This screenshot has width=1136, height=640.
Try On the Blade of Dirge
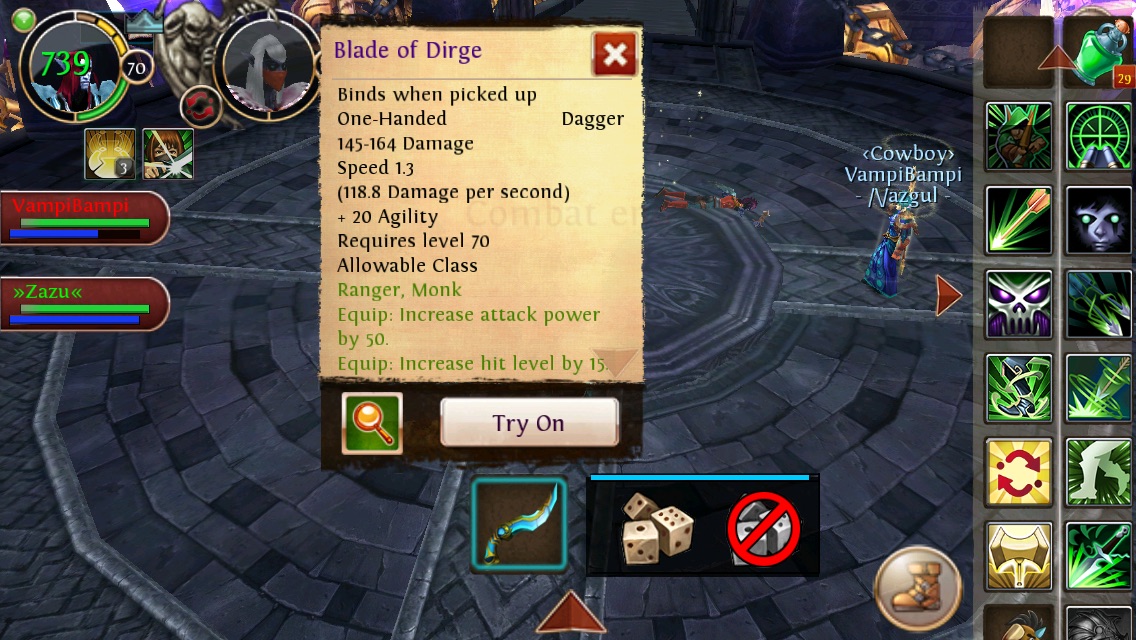[529, 423]
